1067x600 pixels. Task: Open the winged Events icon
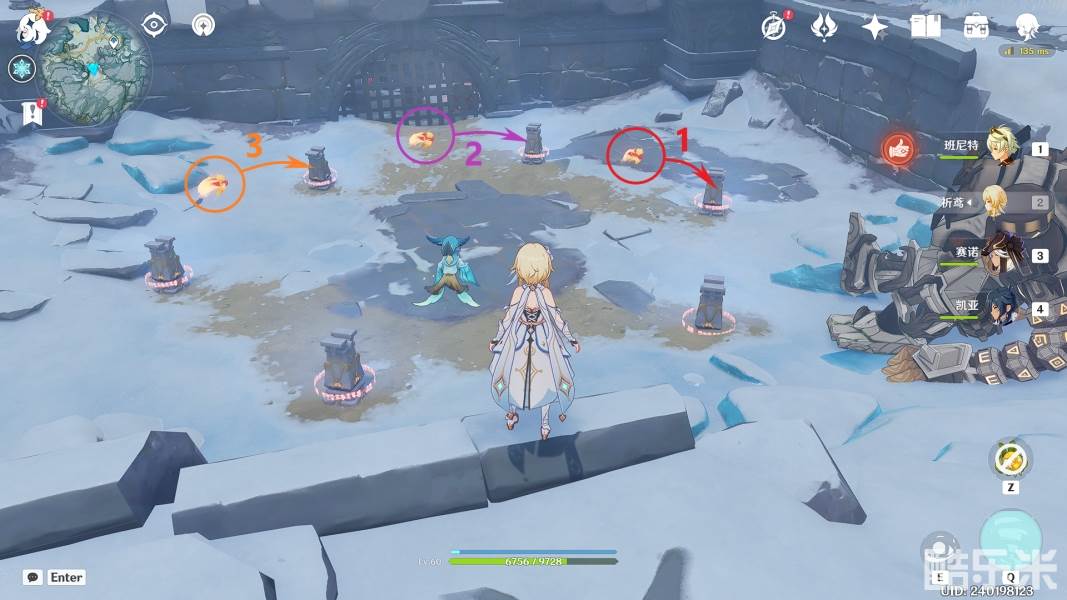[824, 27]
